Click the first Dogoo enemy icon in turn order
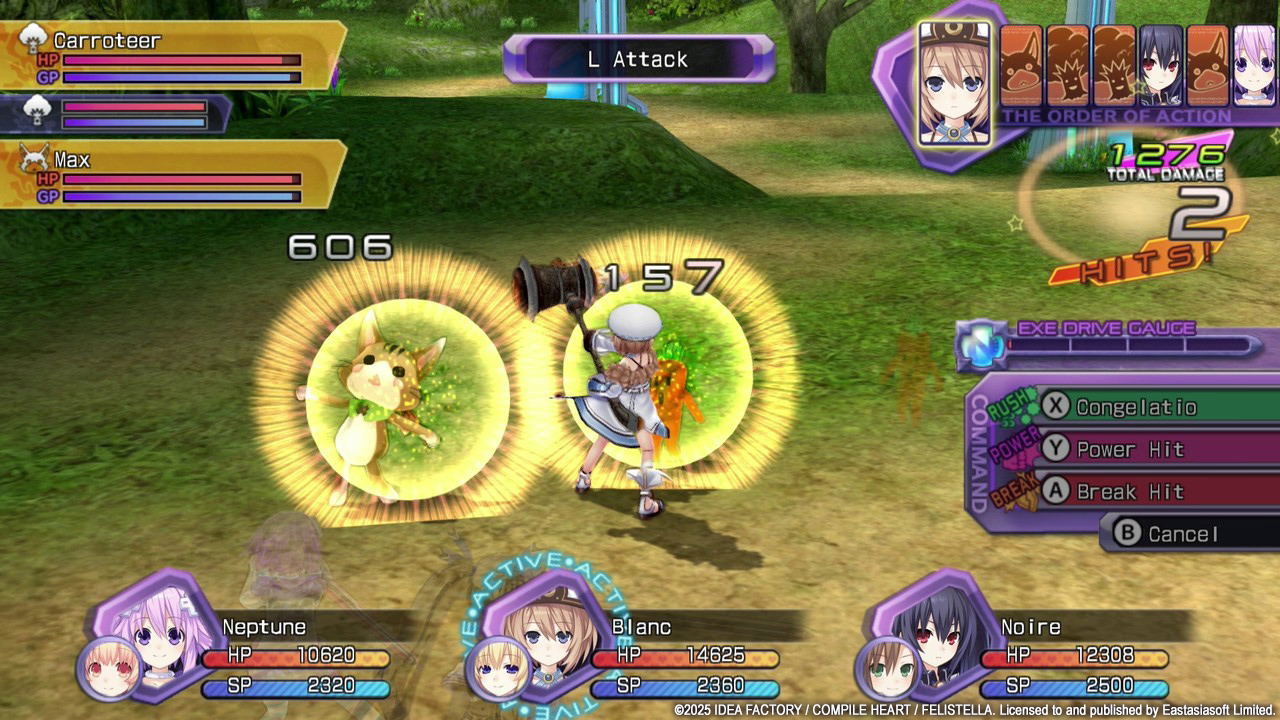This screenshot has width=1280, height=720. tap(1020, 63)
